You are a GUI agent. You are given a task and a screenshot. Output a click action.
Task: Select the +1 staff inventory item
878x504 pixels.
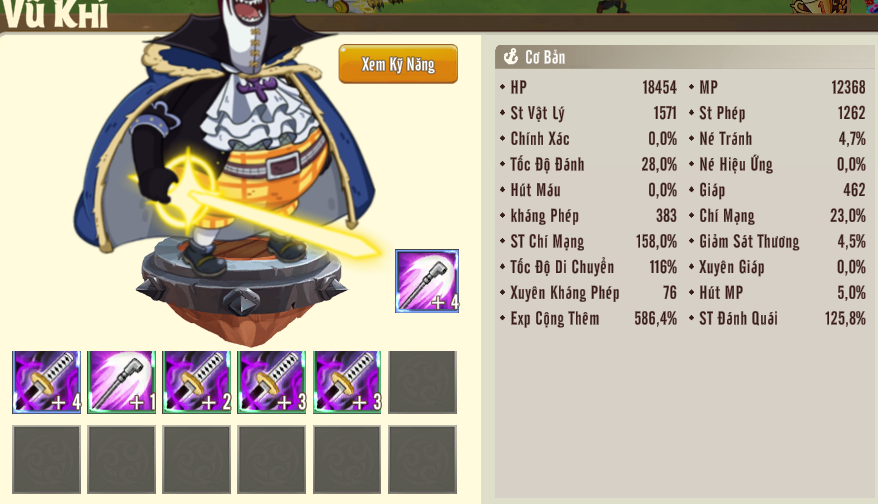coord(121,382)
